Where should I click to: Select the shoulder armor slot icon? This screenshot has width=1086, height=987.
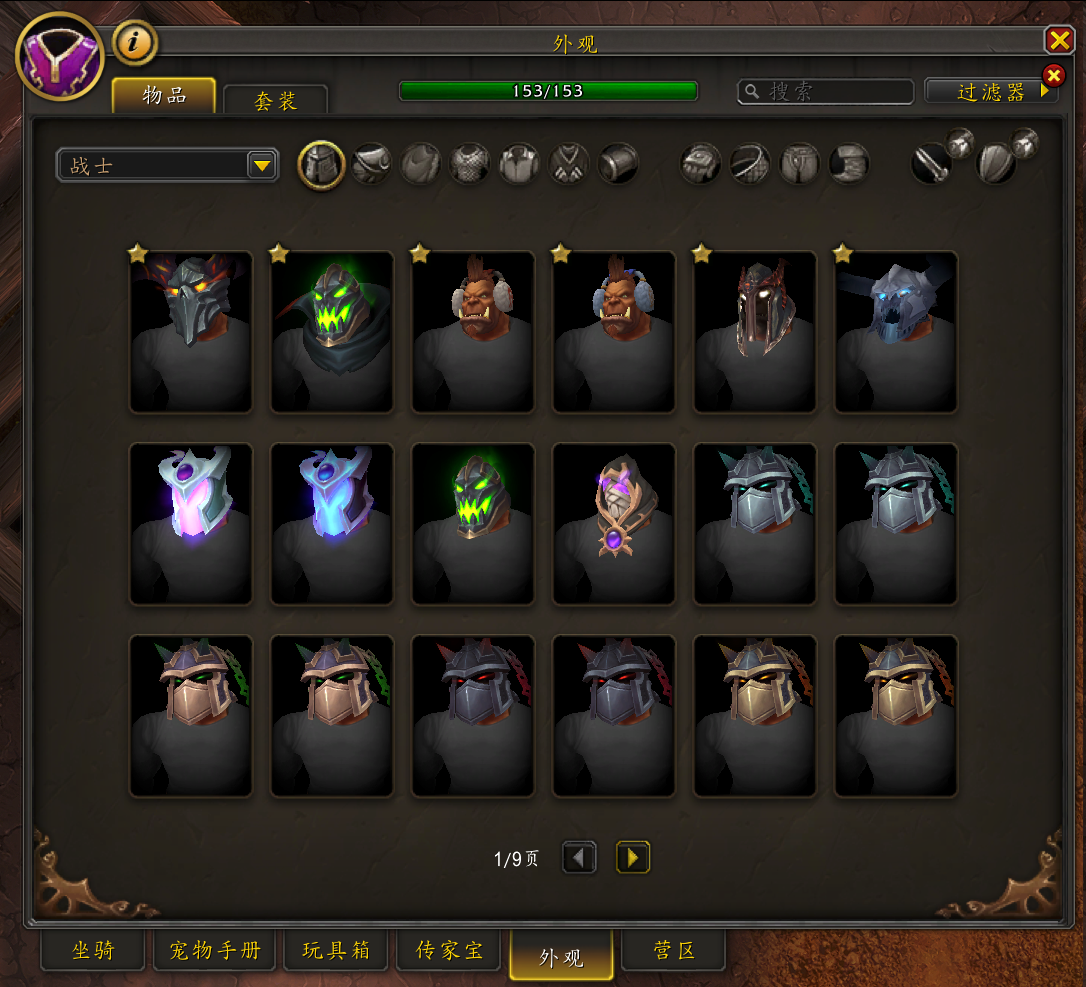pos(371,164)
